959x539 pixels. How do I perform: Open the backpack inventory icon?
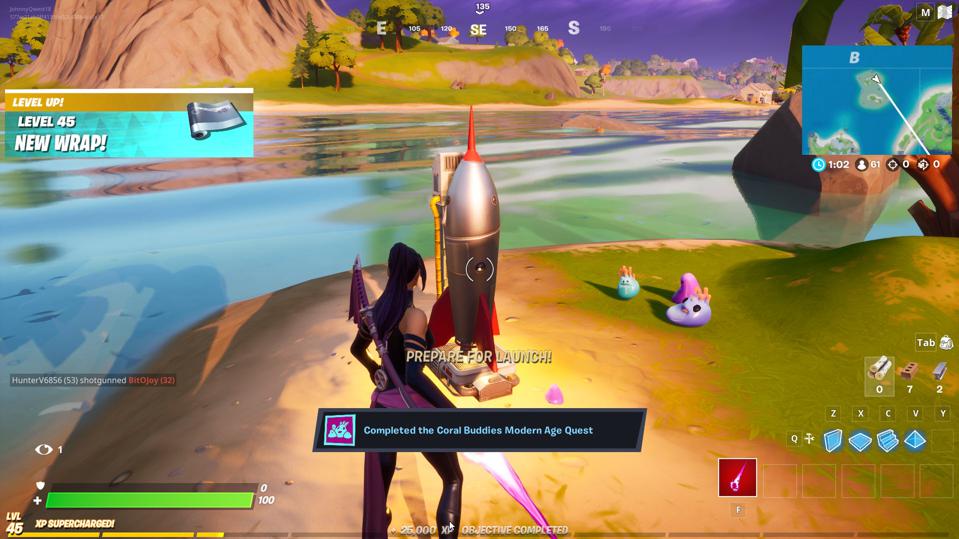pyautogui.click(x=945, y=343)
